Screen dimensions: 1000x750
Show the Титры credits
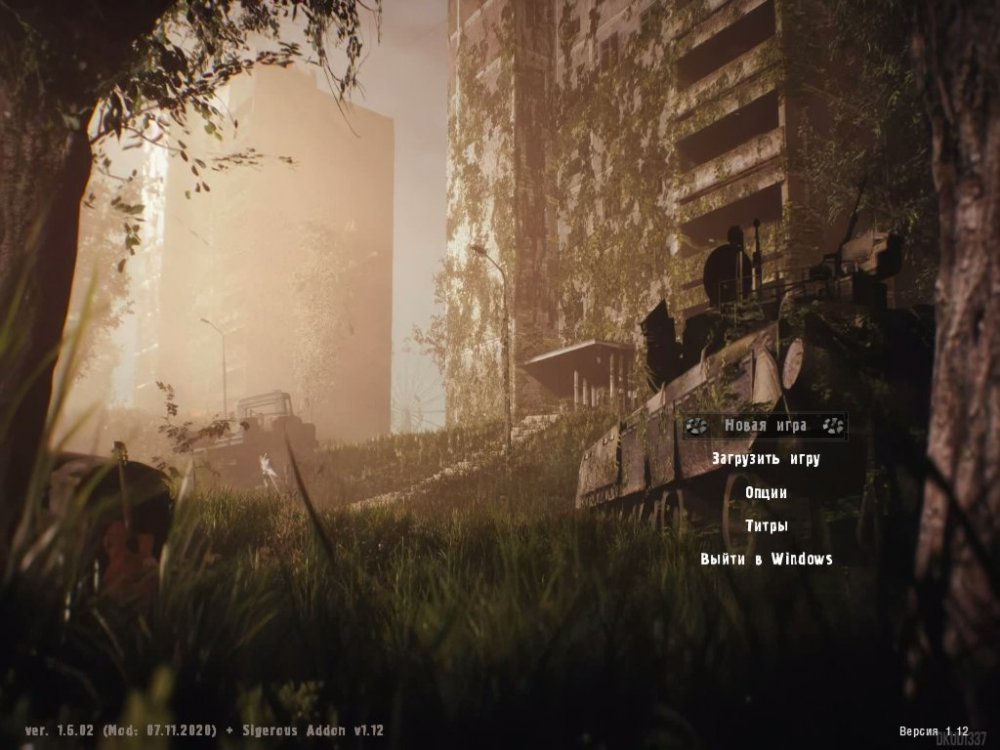pos(766,526)
